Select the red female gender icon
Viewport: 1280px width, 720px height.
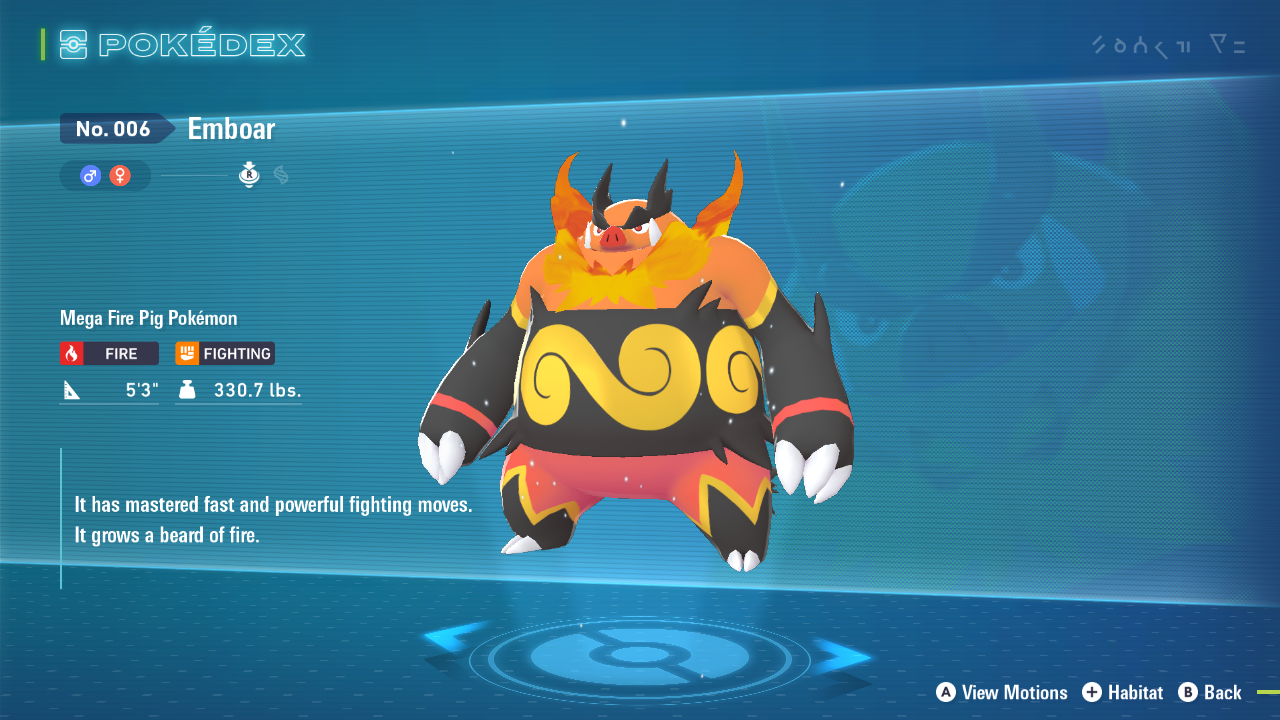click(120, 176)
